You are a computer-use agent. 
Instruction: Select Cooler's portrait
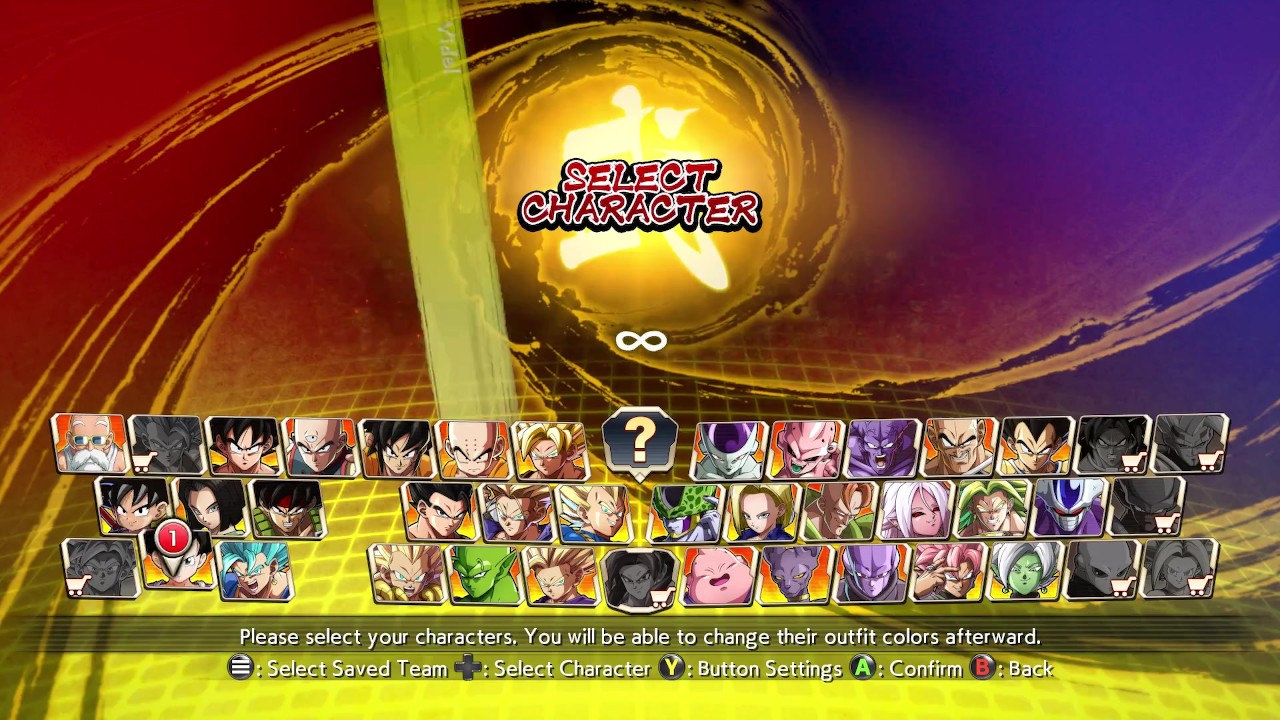pos(1070,507)
